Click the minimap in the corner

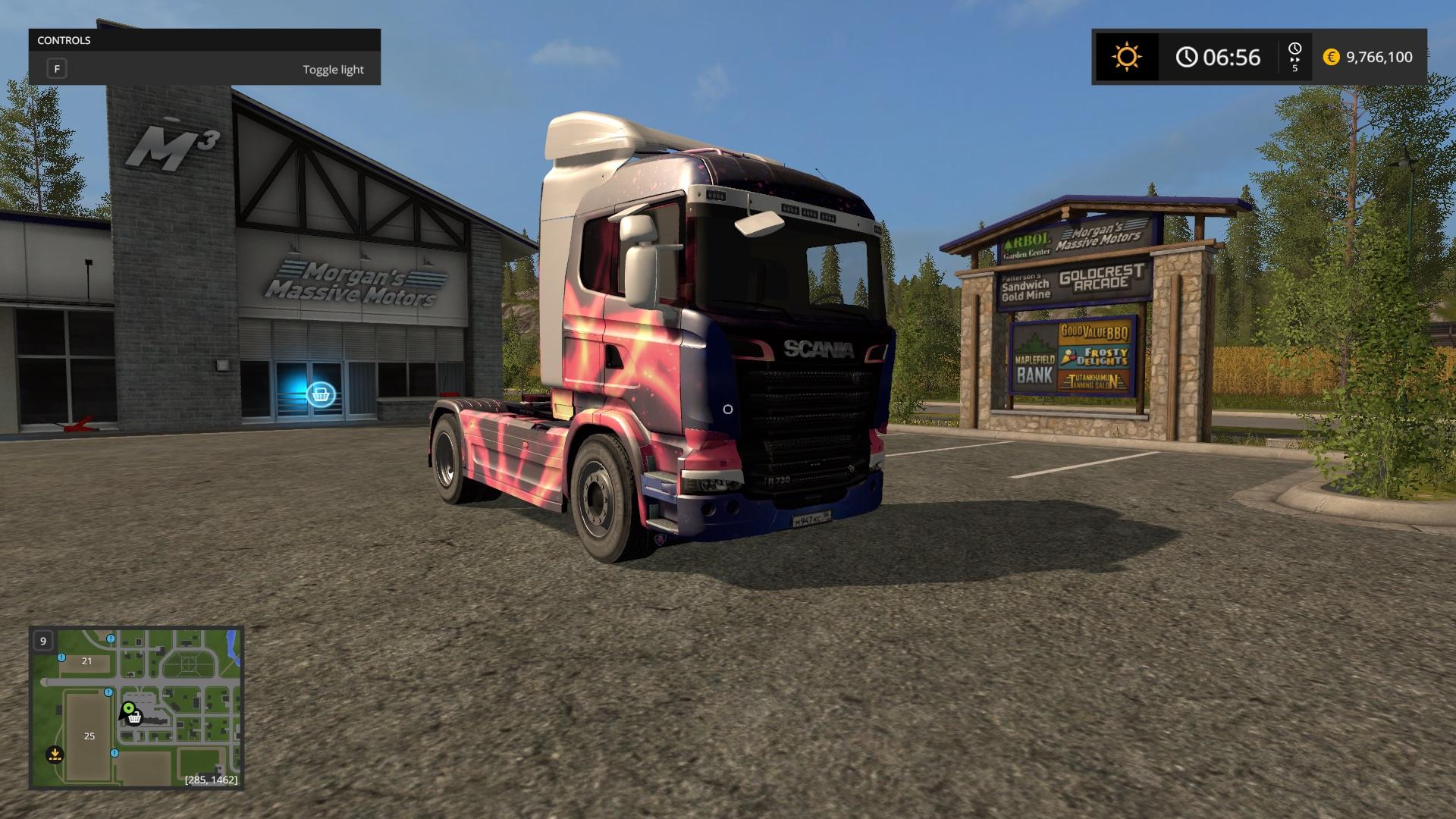pos(136,707)
